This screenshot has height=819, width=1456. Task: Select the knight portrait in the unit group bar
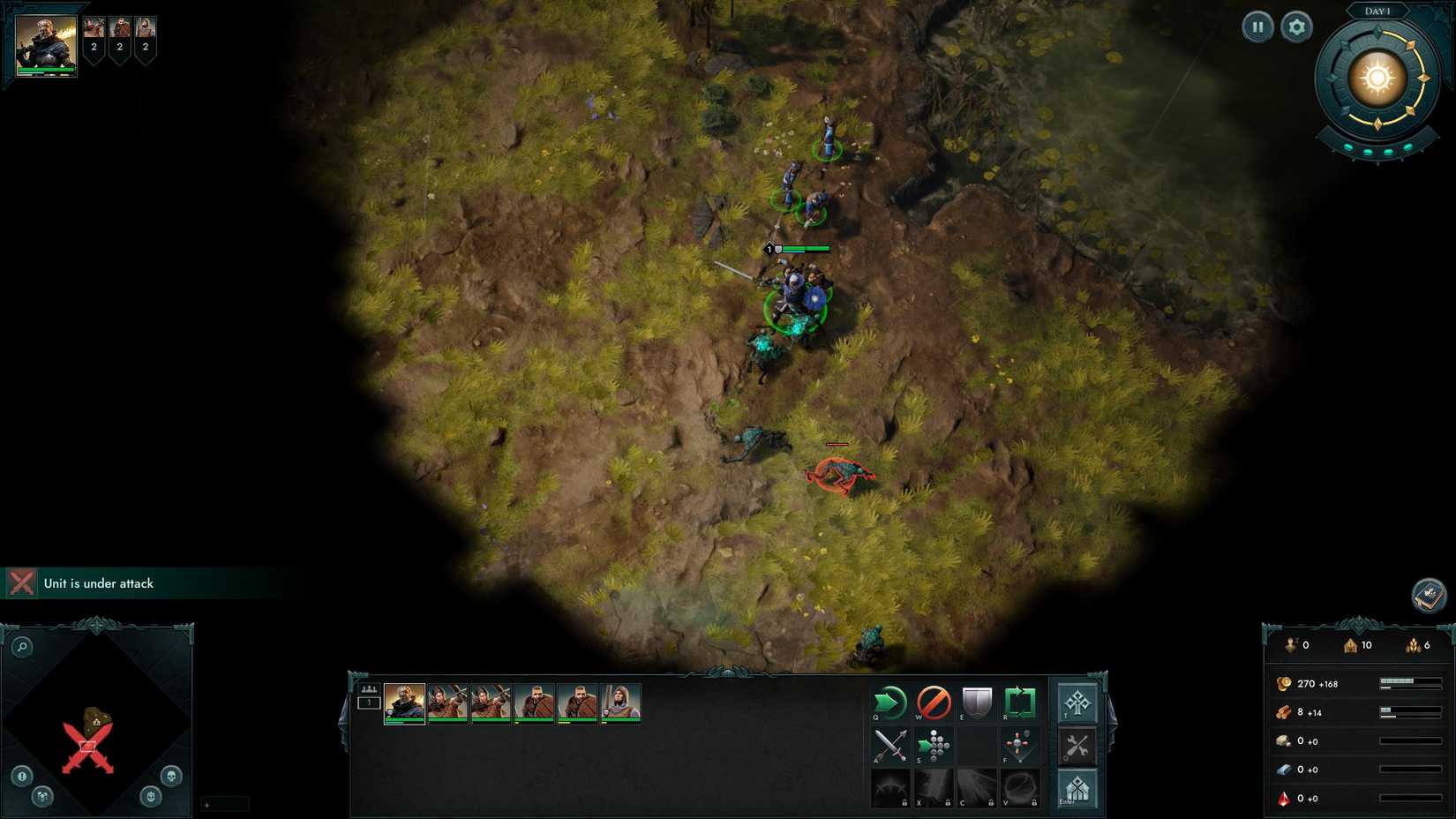coord(623,702)
